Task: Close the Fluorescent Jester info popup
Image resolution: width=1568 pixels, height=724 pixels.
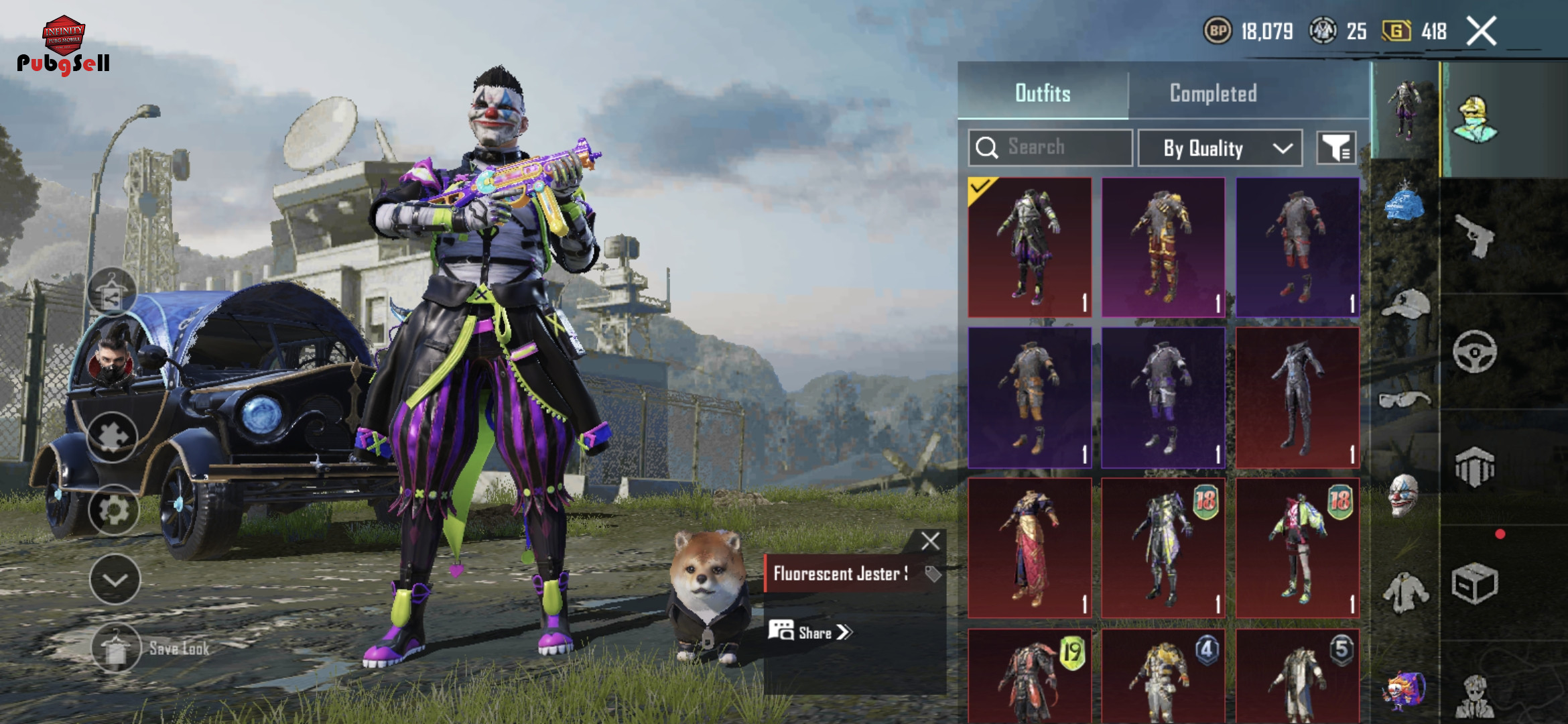Action: point(930,541)
